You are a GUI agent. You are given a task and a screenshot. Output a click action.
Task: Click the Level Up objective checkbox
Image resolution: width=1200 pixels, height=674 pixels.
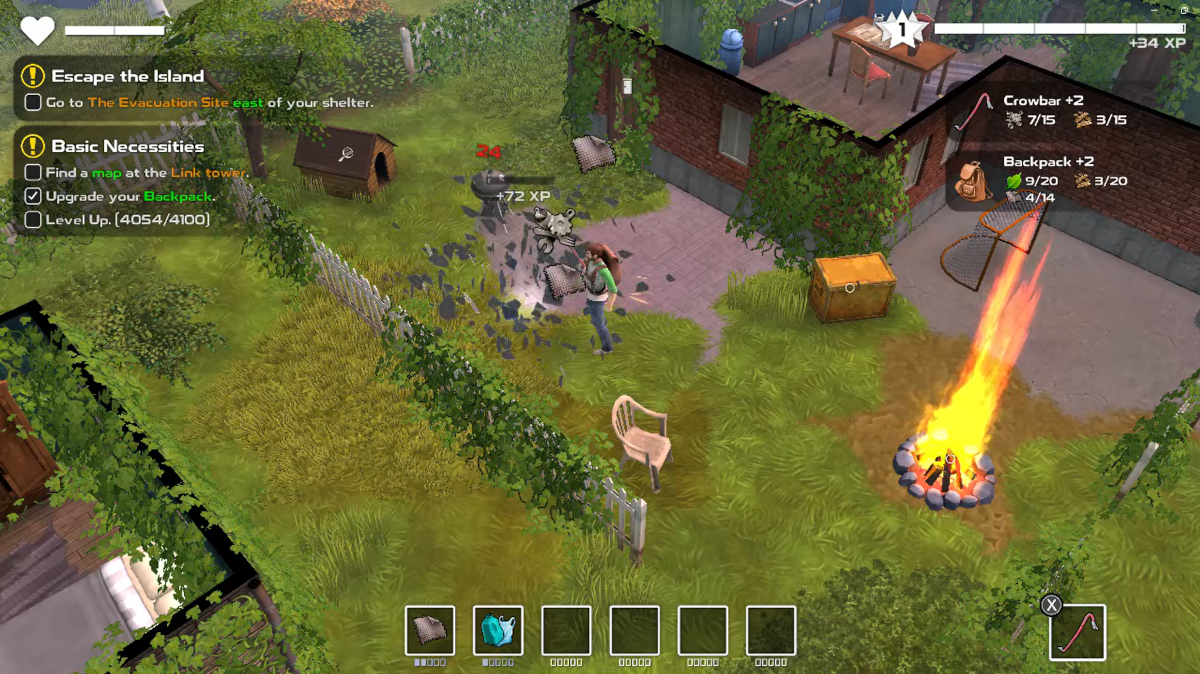33,219
